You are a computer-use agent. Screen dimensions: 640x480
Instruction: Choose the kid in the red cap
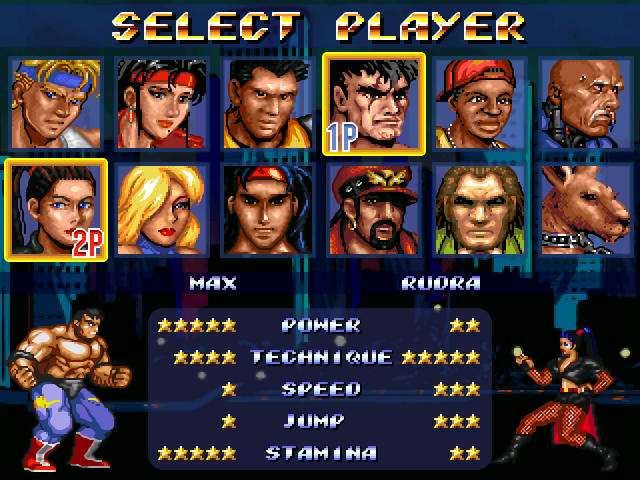[480, 103]
